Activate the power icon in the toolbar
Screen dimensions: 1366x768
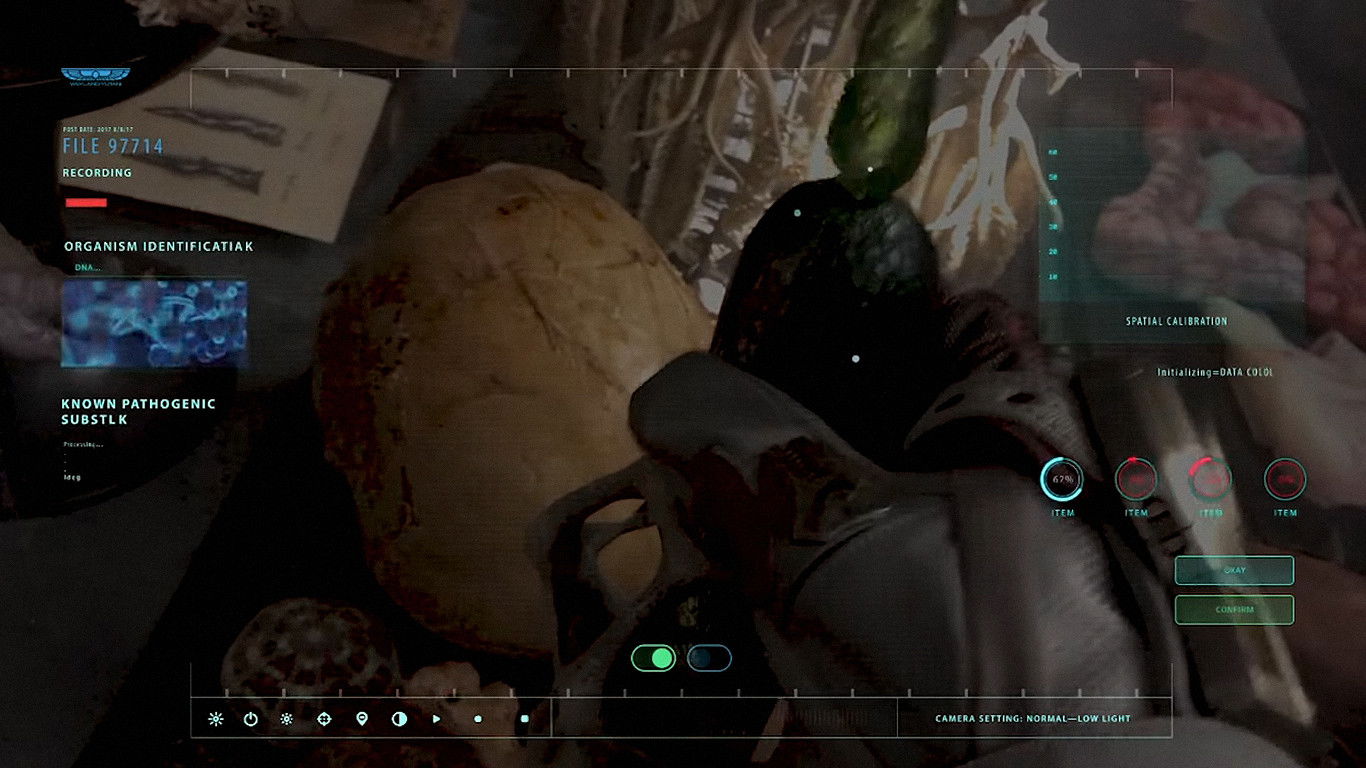coord(251,719)
